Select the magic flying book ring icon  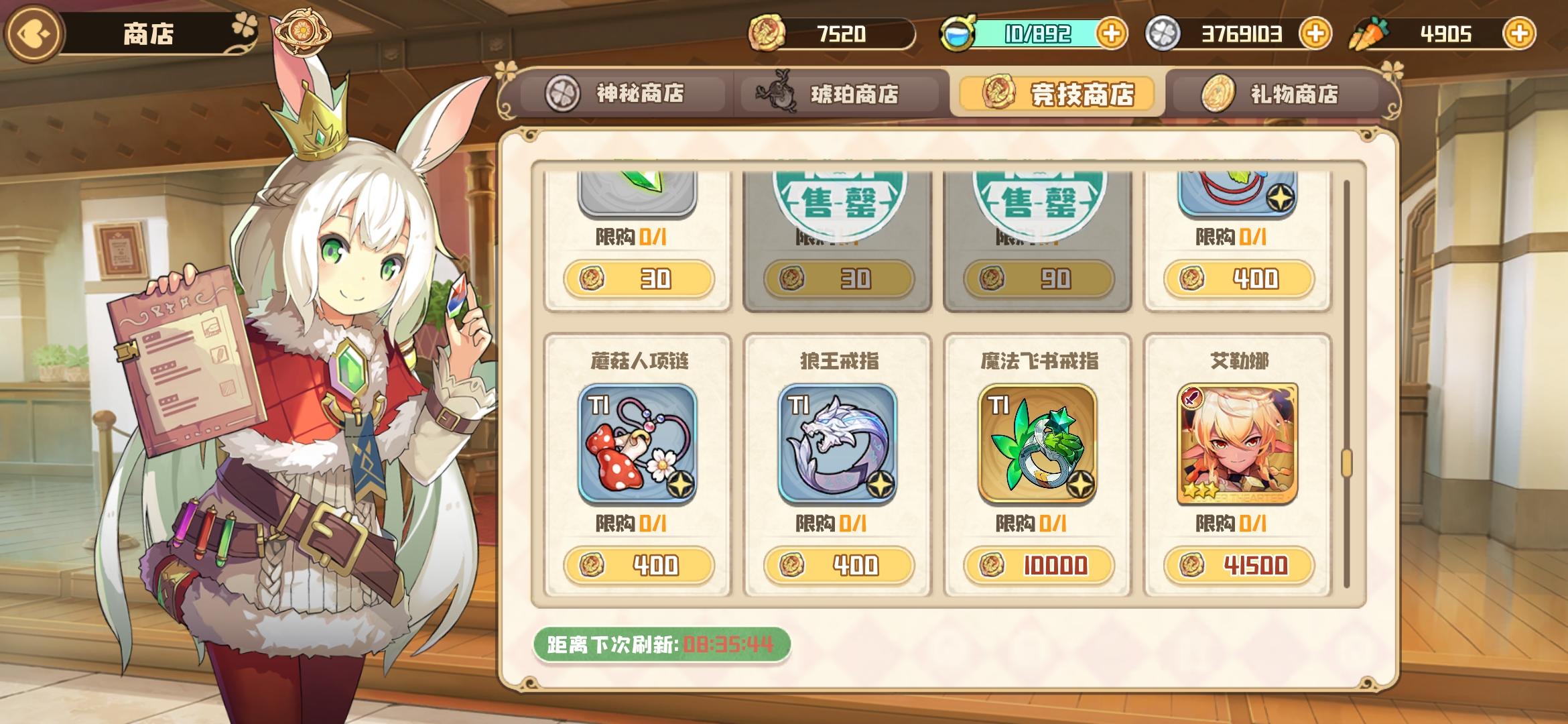pos(1037,442)
